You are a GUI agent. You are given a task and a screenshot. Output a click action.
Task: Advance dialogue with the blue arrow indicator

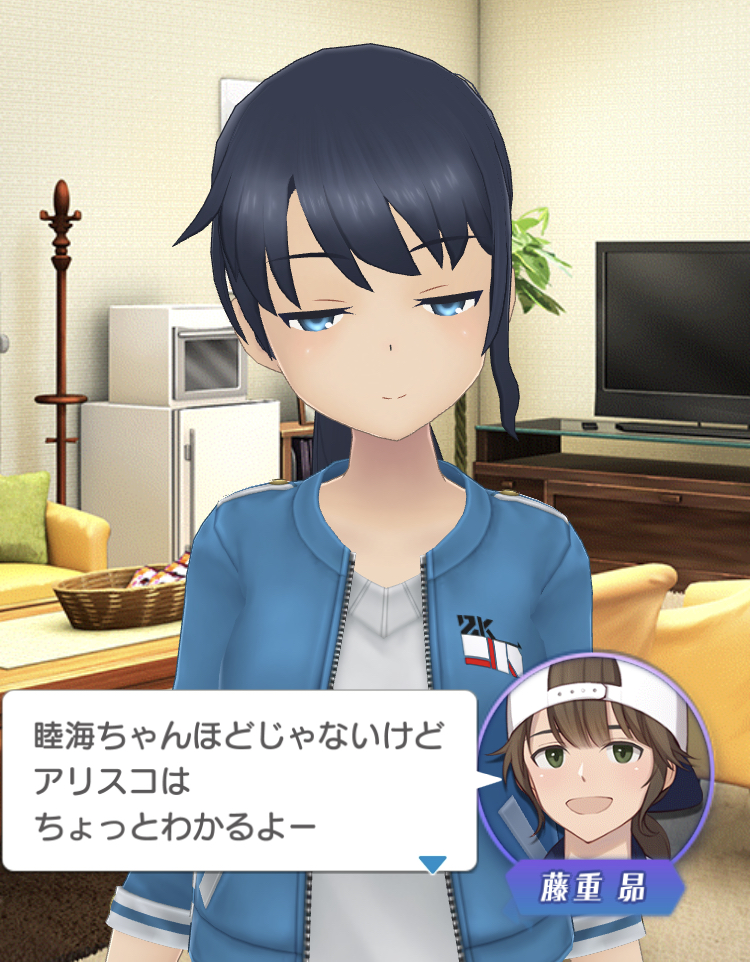[432, 864]
